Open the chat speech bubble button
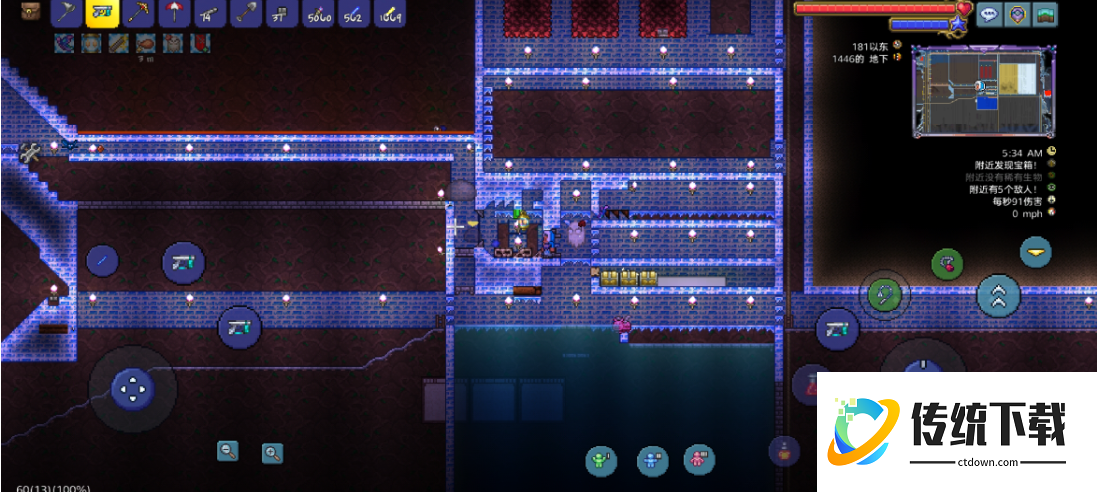Screen dimensions: 1097x492 point(989,15)
